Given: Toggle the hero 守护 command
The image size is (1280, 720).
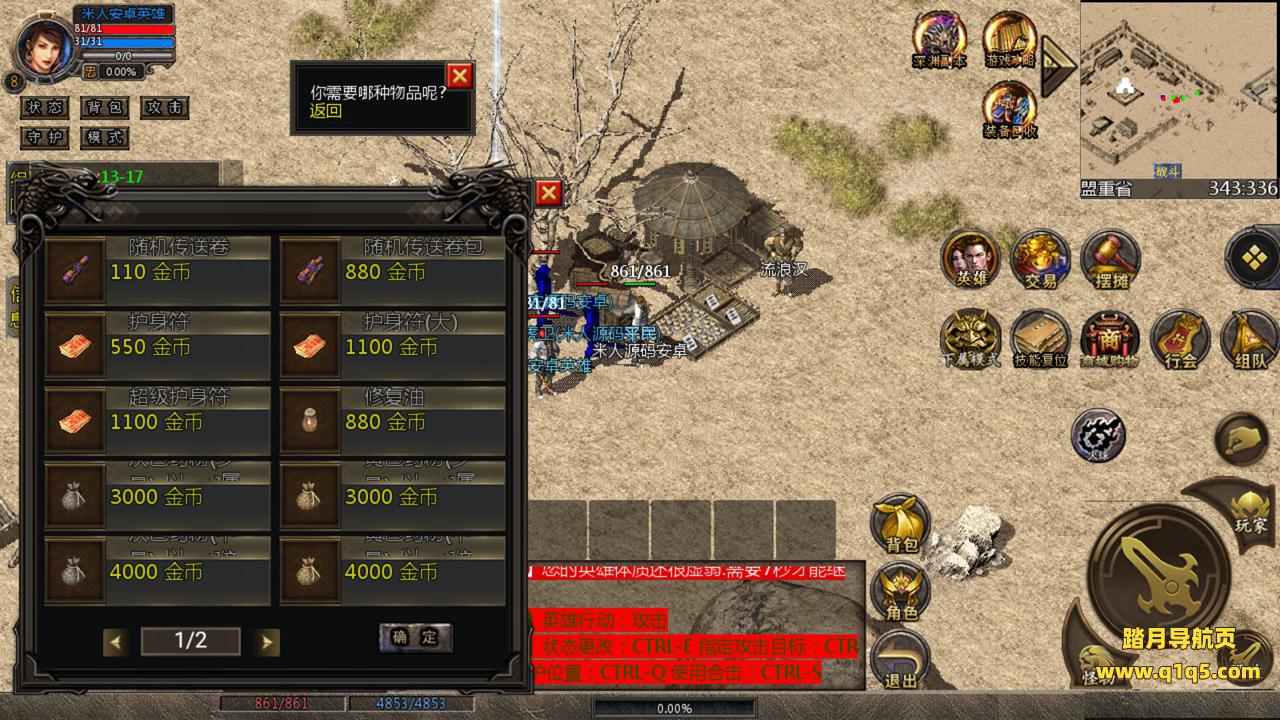Looking at the screenshot, I should [x=46, y=137].
